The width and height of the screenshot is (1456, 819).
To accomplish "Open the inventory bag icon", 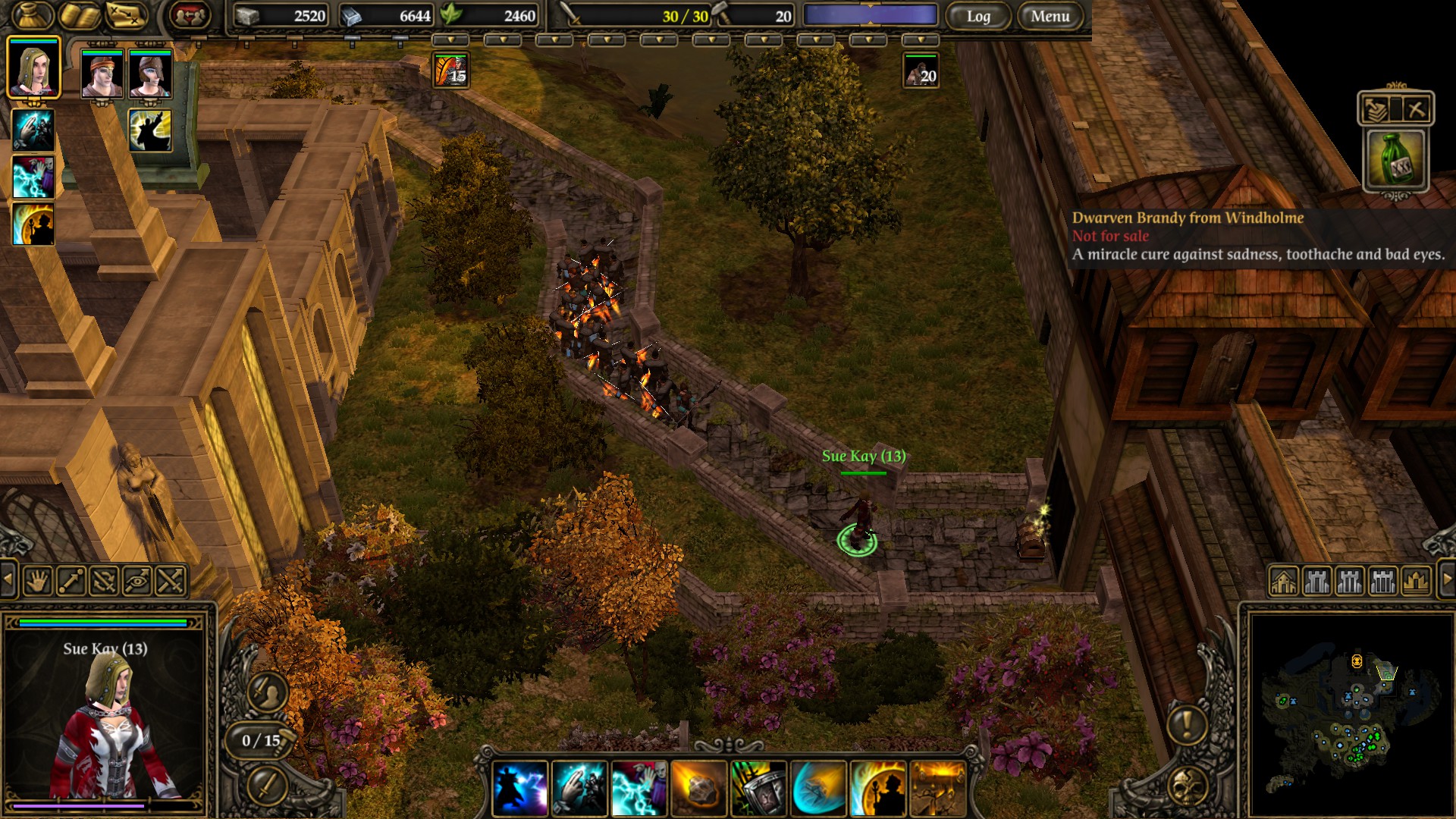I will click(32, 15).
